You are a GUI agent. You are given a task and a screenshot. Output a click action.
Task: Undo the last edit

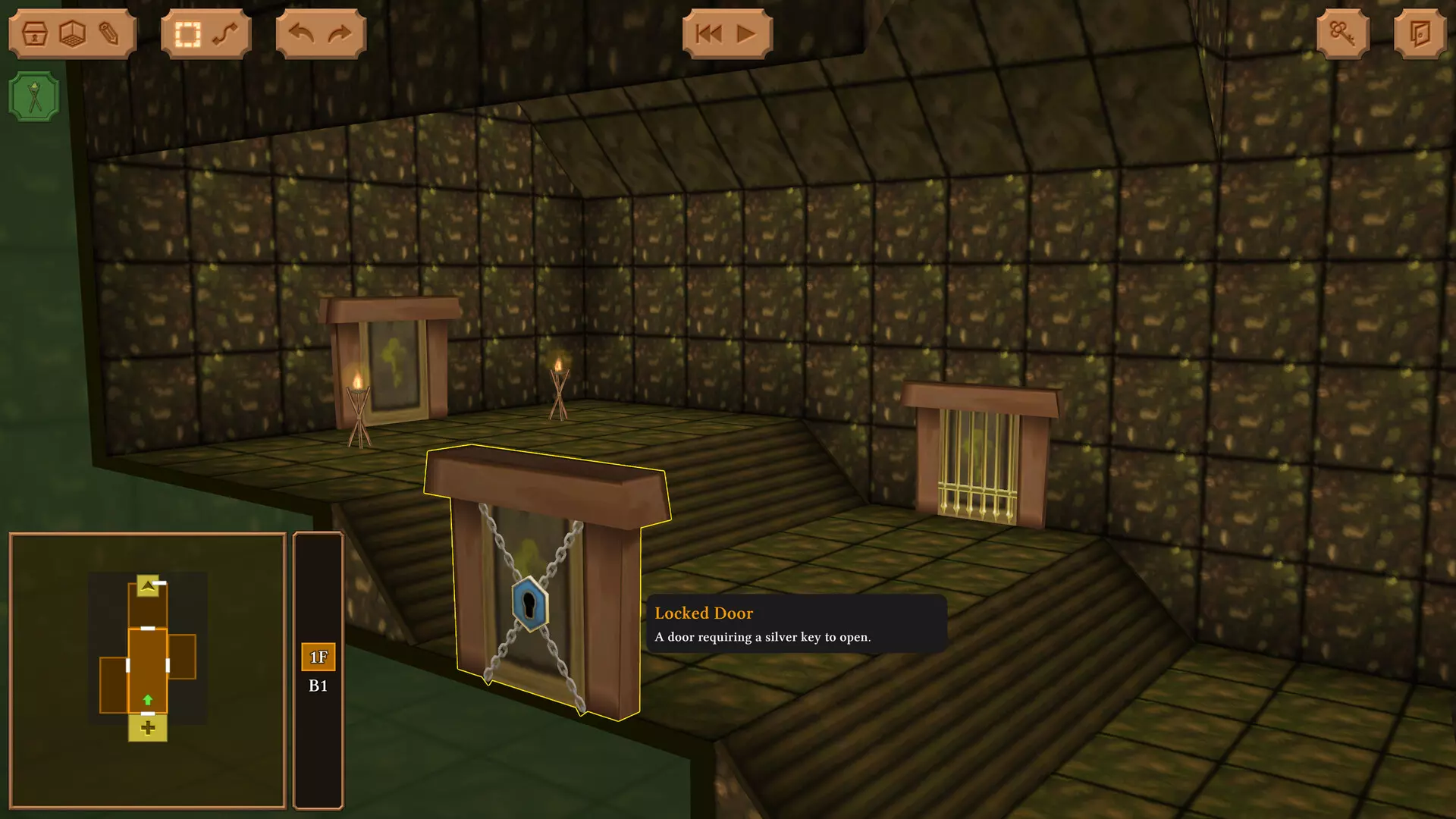click(x=302, y=34)
